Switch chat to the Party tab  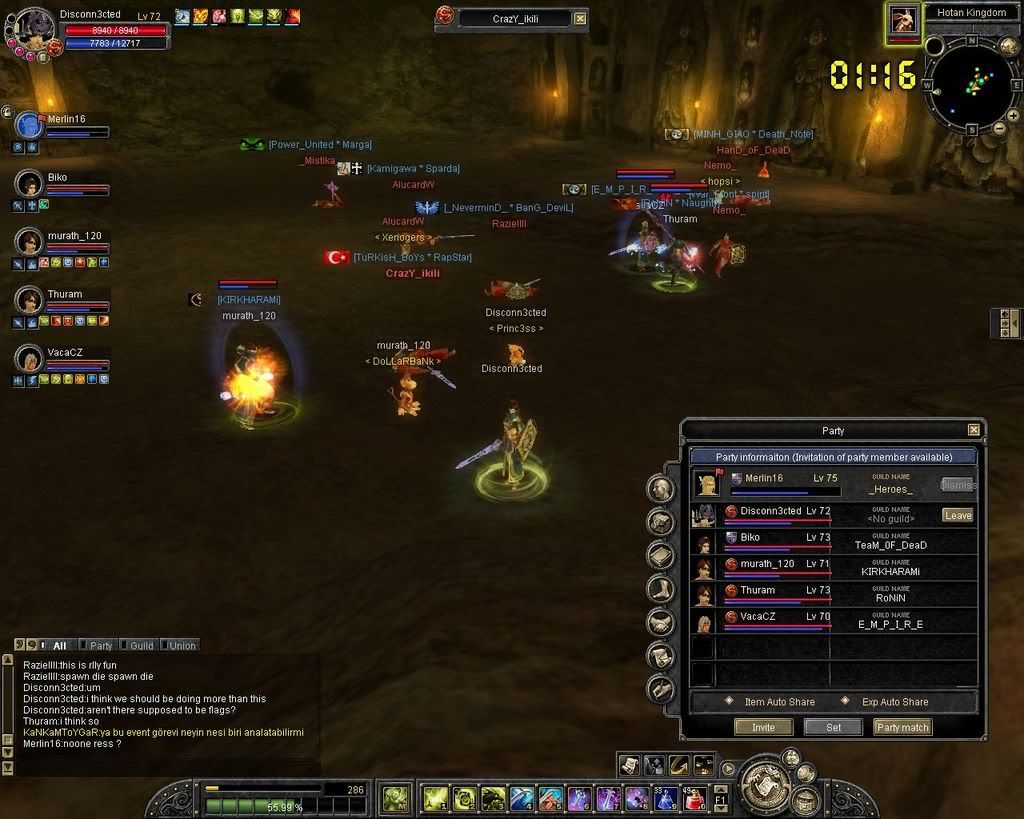(100, 646)
